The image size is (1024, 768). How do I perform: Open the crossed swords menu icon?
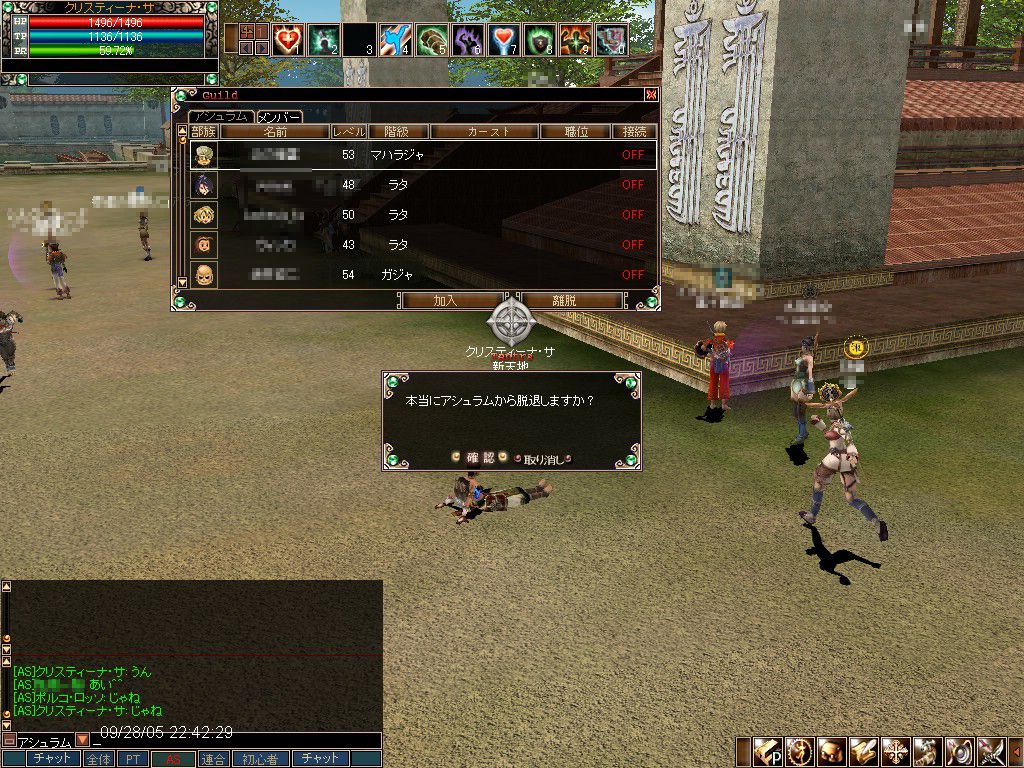(990, 752)
